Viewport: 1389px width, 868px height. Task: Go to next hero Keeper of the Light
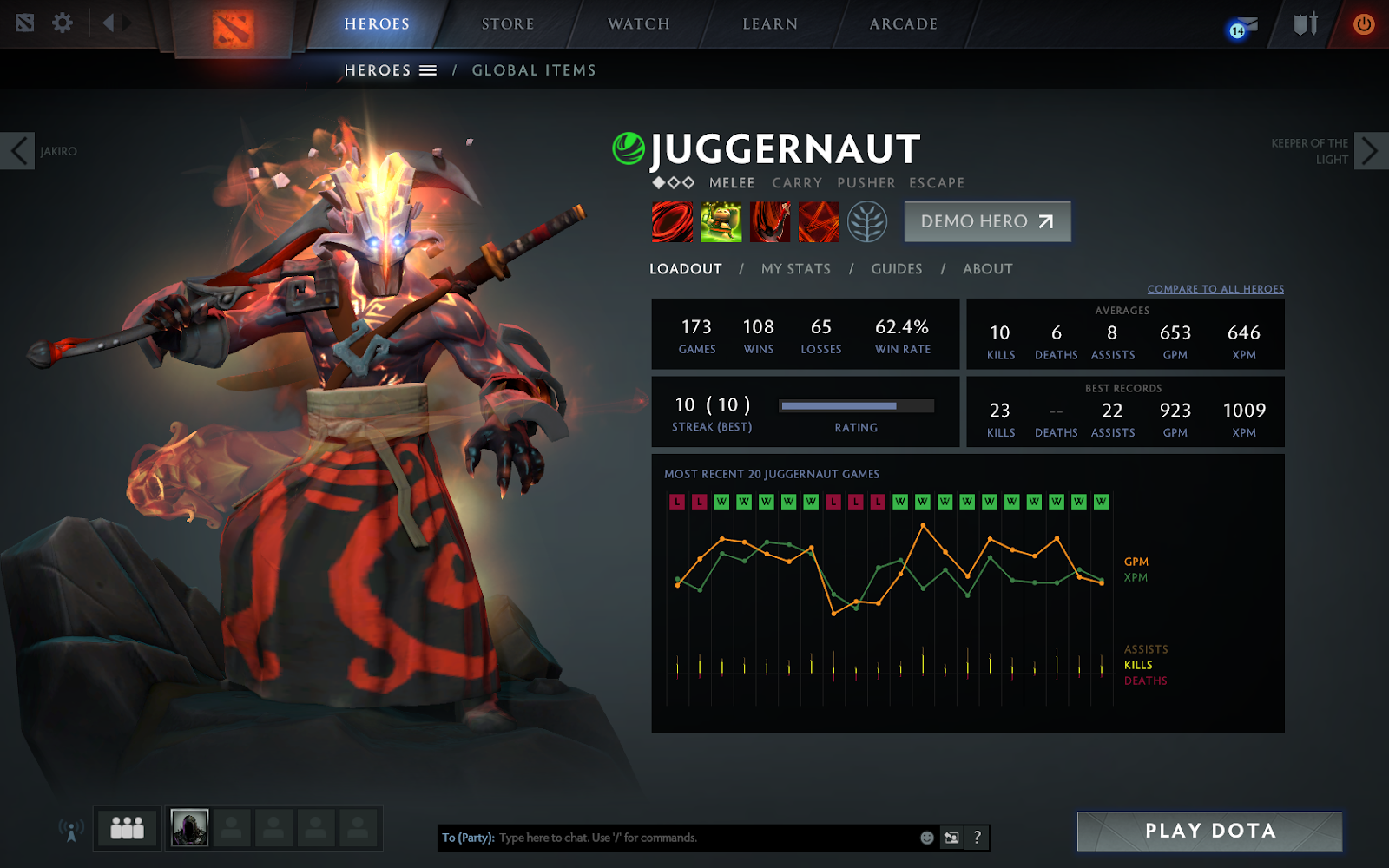(1369, 151)
